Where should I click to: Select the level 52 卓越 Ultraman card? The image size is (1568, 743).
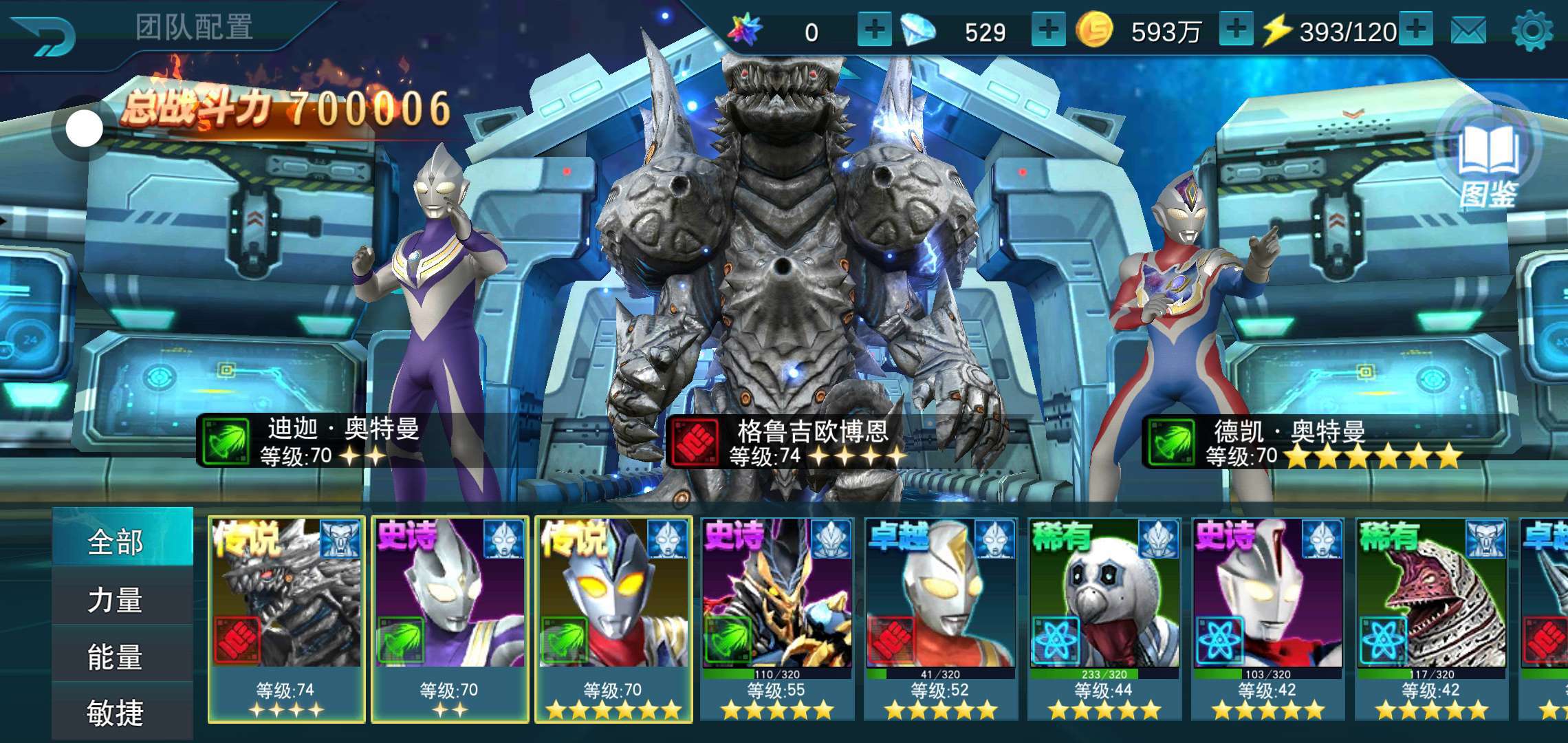pos(941,619)
